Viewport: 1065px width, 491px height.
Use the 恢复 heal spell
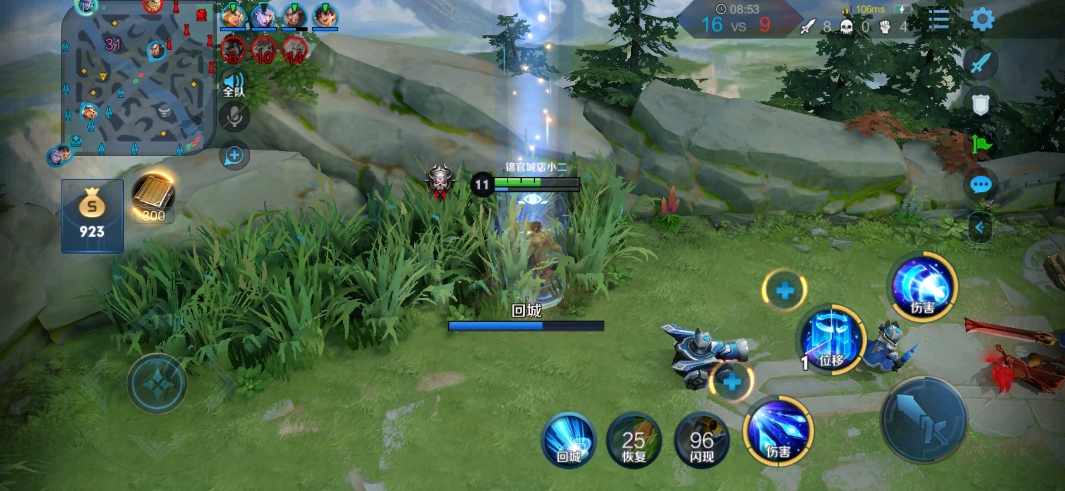633,440
